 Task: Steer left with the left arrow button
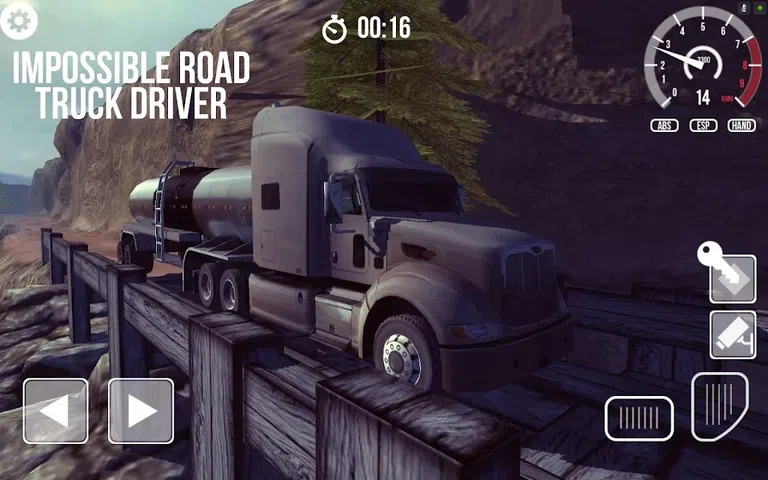(x=55, y=411)
